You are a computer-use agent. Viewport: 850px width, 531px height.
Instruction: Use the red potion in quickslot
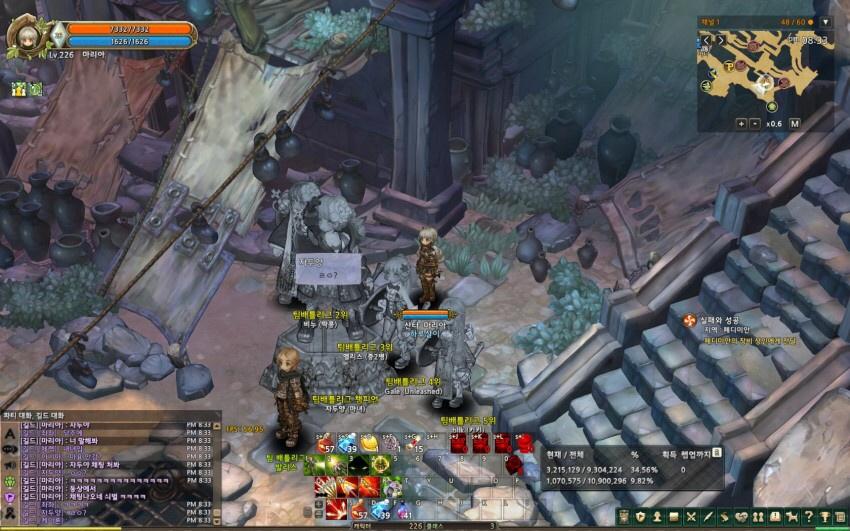pyautogui.click(x=326, y=443)
